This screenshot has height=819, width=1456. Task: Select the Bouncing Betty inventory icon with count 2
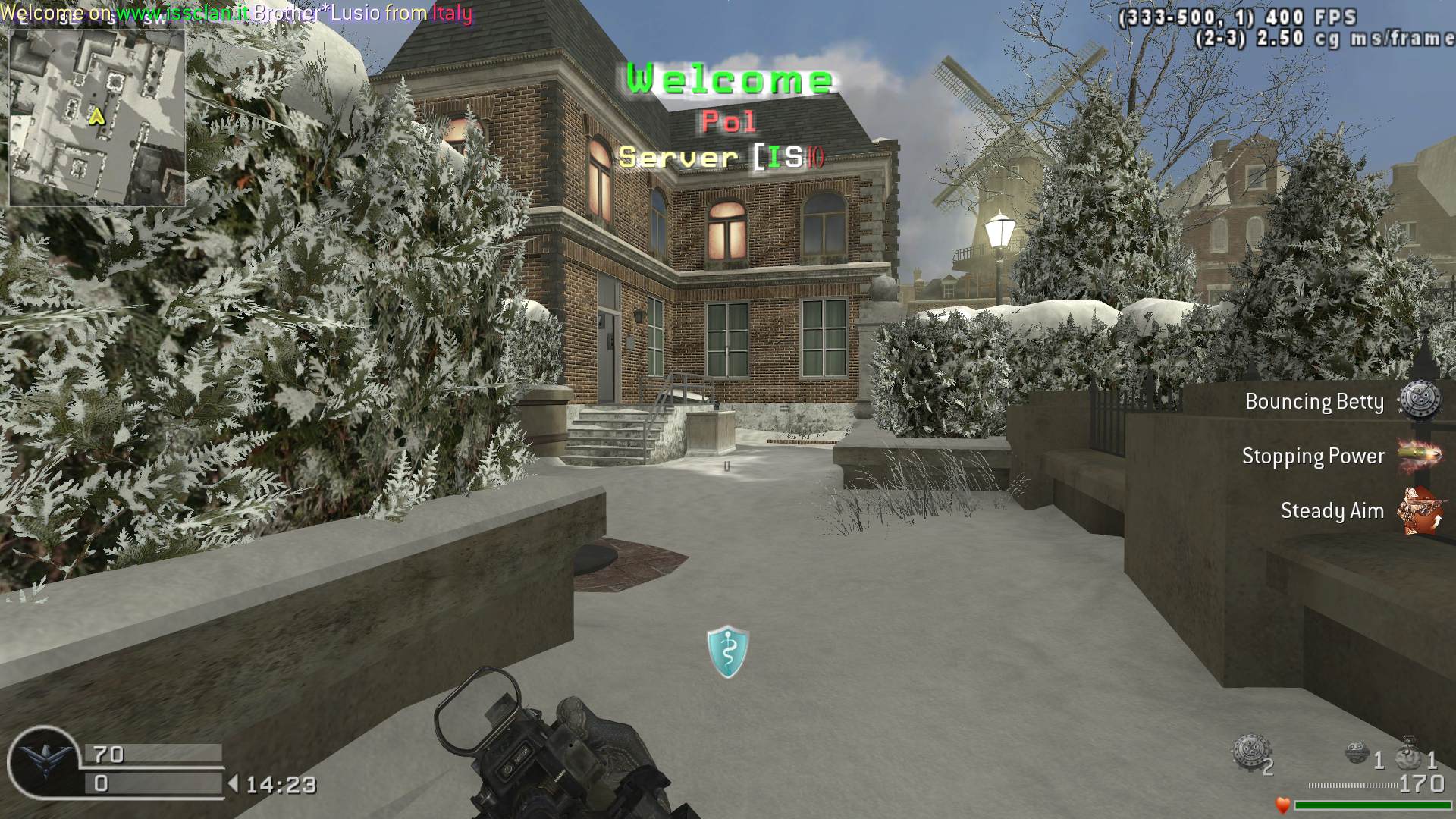point(1248,752)
